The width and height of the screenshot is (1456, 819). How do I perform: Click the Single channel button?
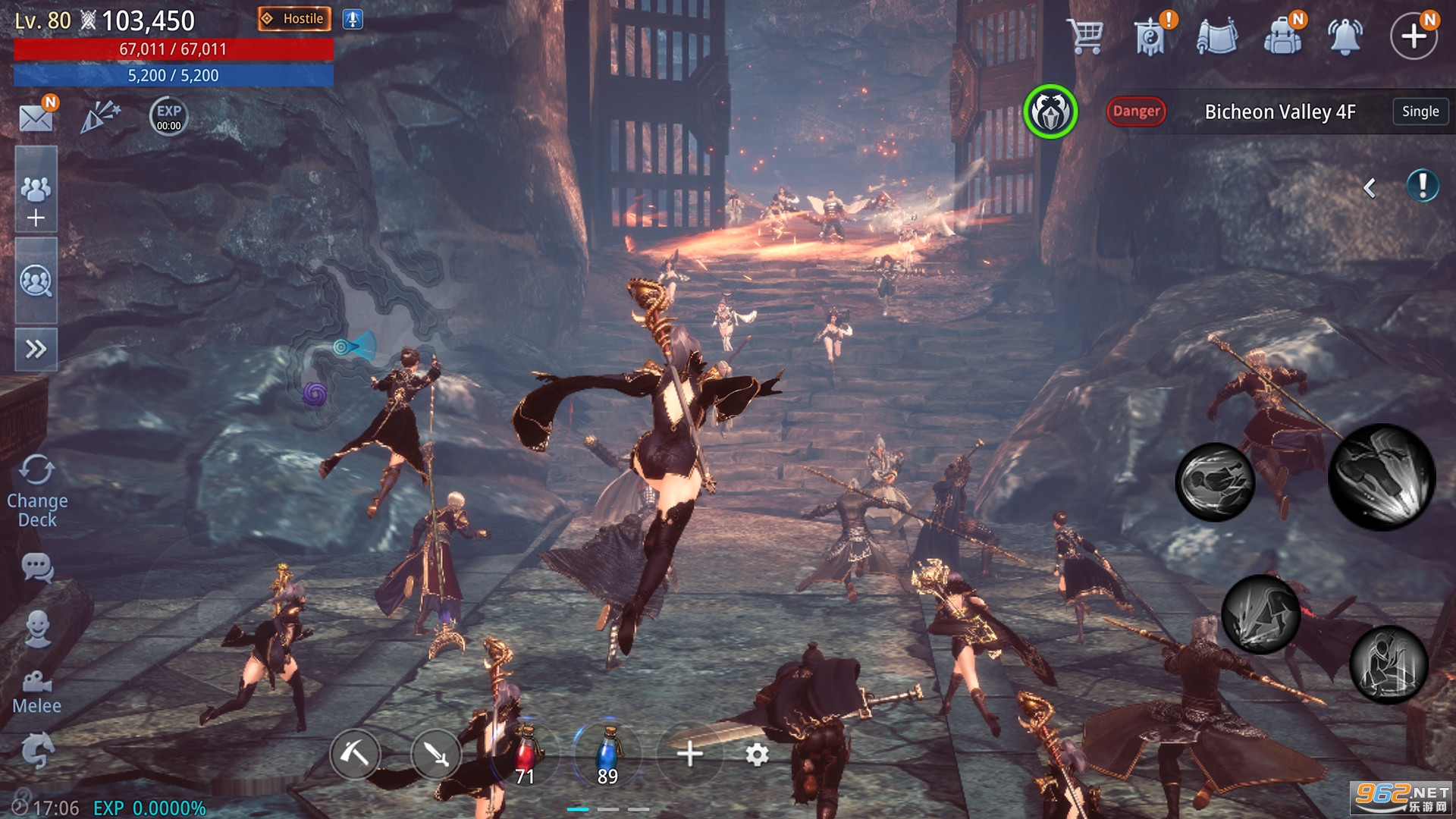pos(1420,111)
